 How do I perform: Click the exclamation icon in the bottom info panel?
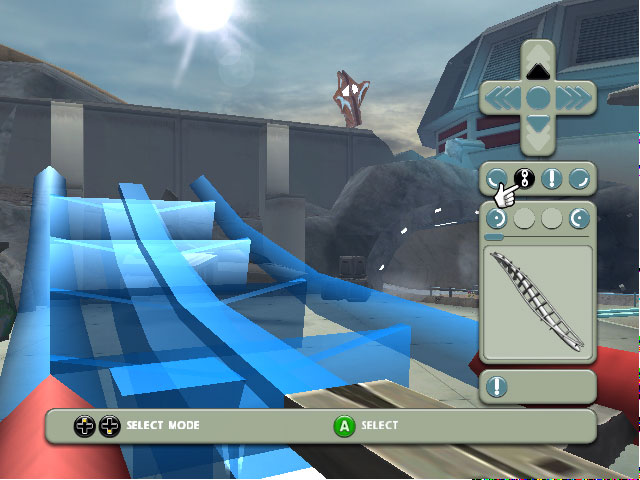497,386
